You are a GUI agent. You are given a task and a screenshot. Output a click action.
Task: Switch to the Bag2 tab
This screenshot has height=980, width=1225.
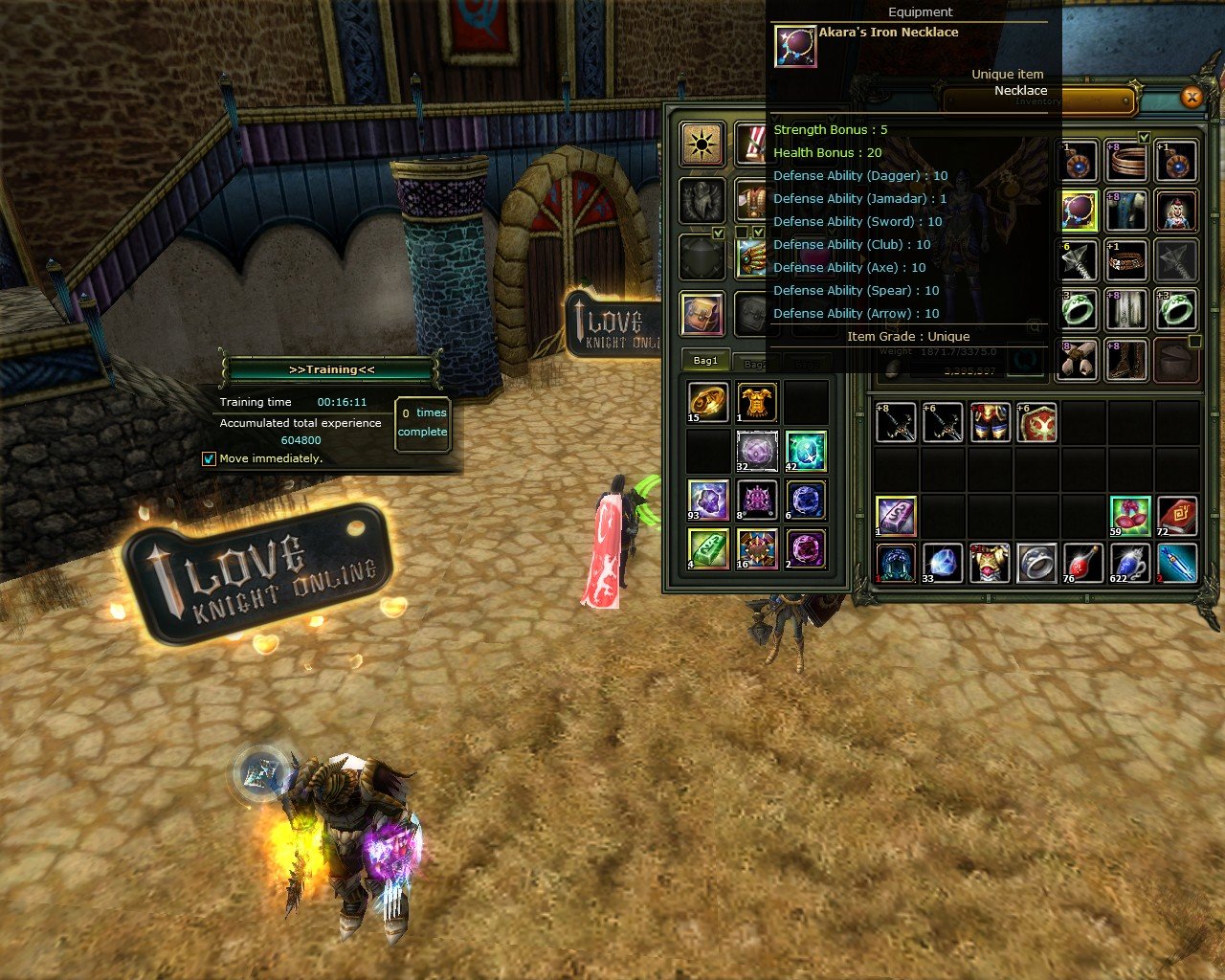(x=756, y=363)
